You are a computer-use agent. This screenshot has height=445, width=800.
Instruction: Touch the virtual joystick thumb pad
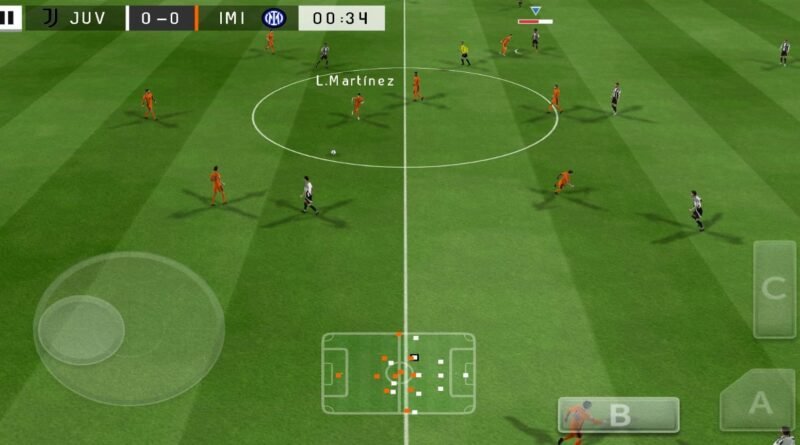pyautogui.click(x=81, y=329)
